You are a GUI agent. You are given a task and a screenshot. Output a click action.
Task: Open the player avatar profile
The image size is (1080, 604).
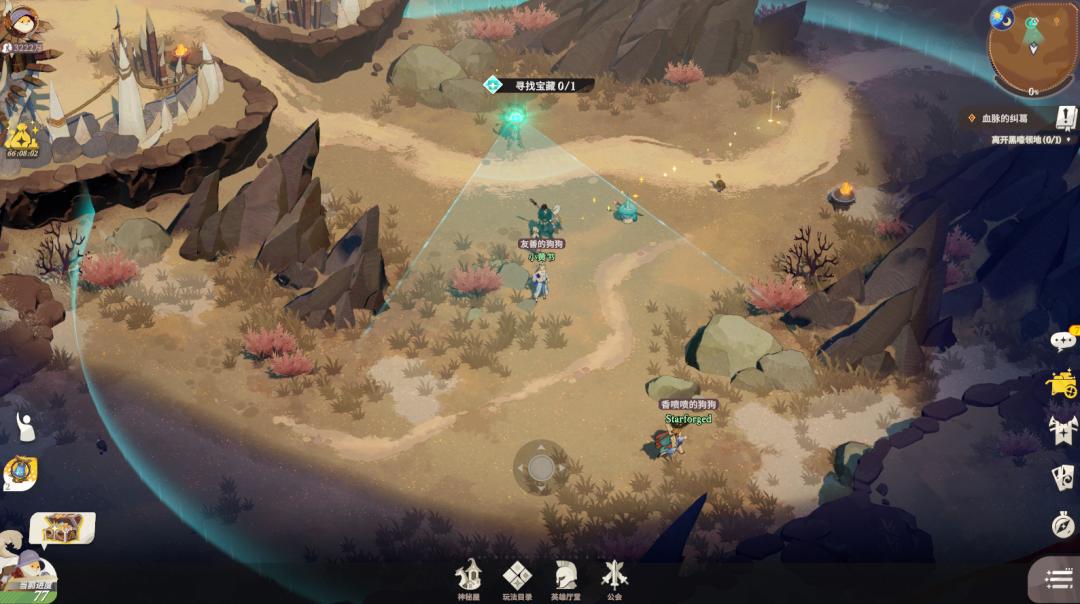point(22,26)
